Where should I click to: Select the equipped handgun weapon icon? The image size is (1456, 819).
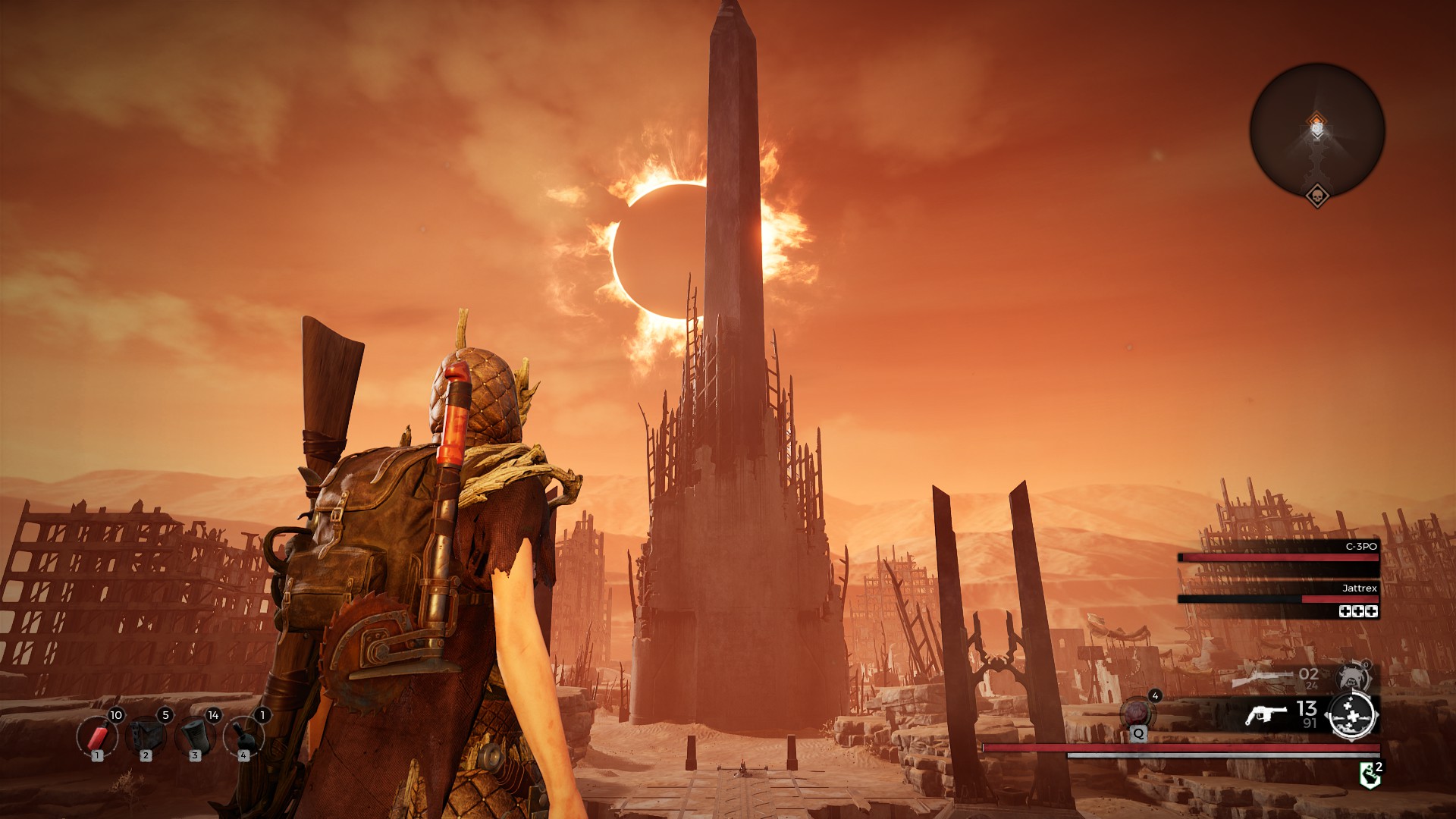click(x=1266, y=714)
